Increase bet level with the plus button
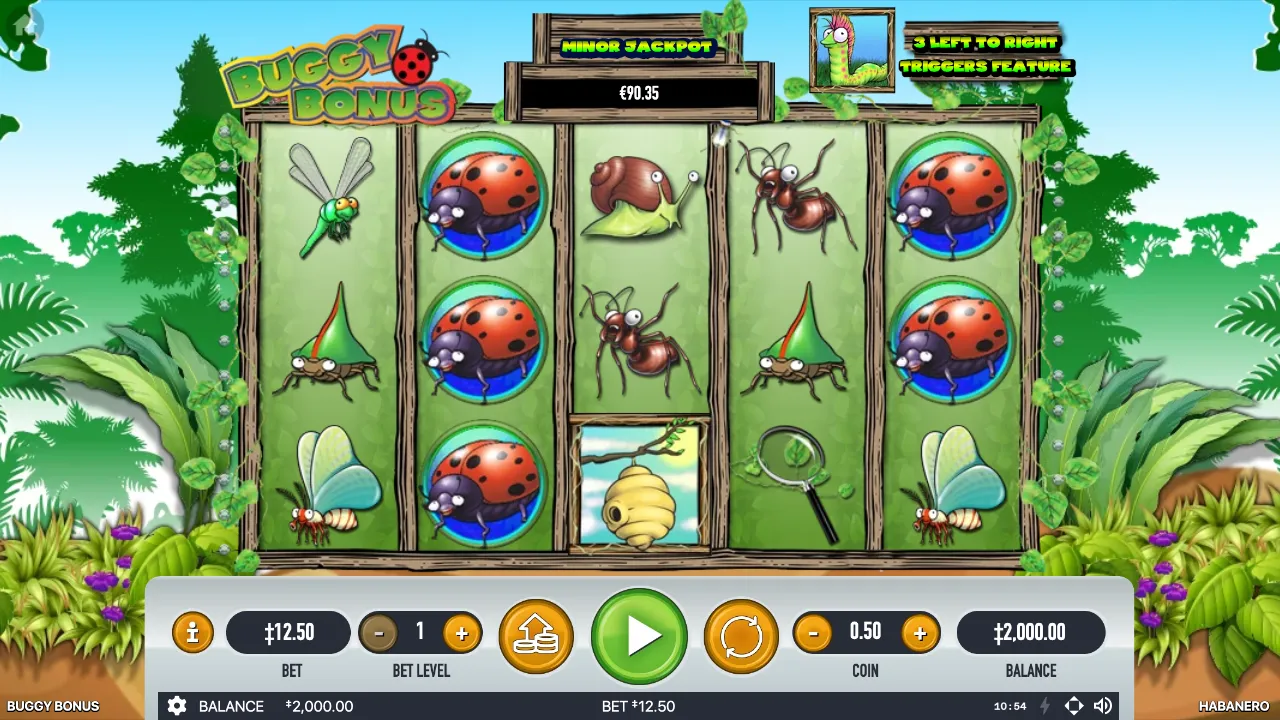1280x720 pixels. pyautogui.click(x=461, y=632)
